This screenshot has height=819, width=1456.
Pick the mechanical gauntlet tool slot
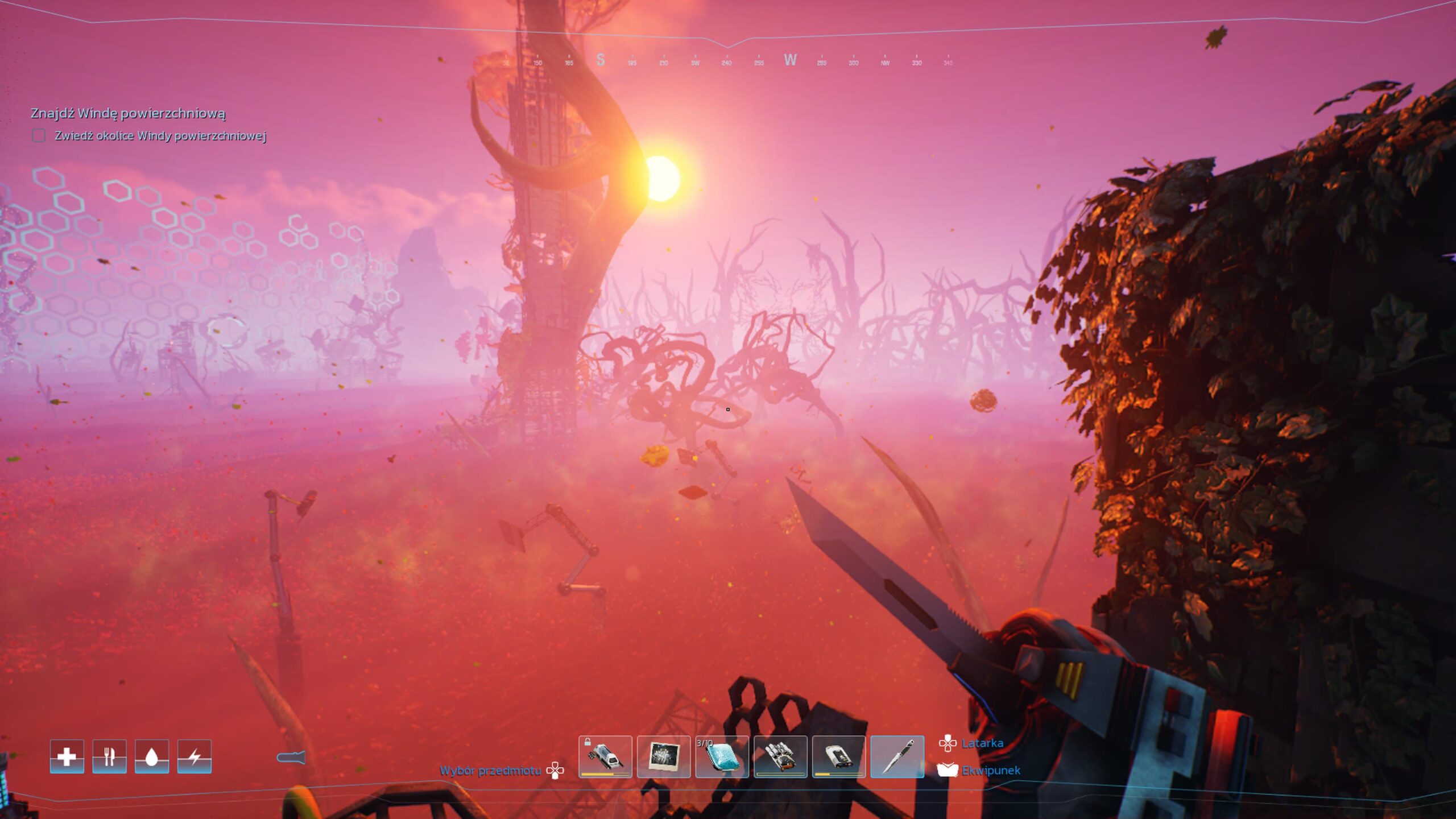(x=780, y=756)
